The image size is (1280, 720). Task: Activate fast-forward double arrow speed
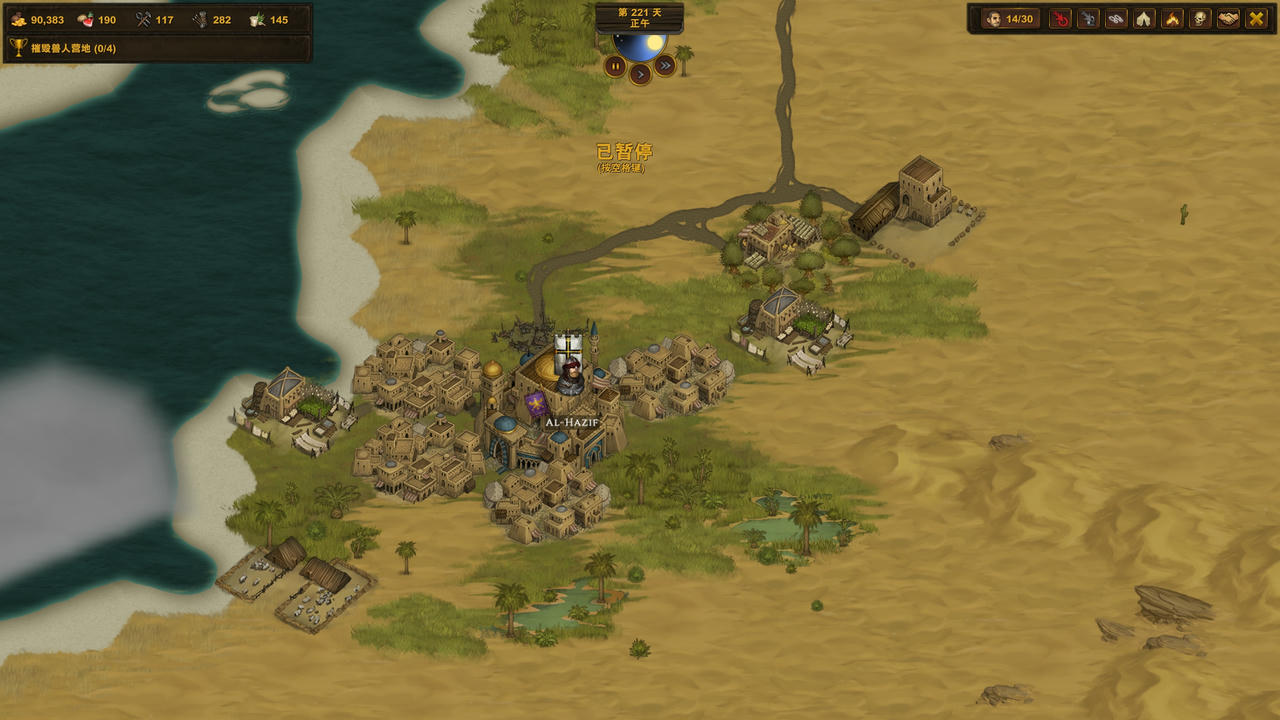665,66
